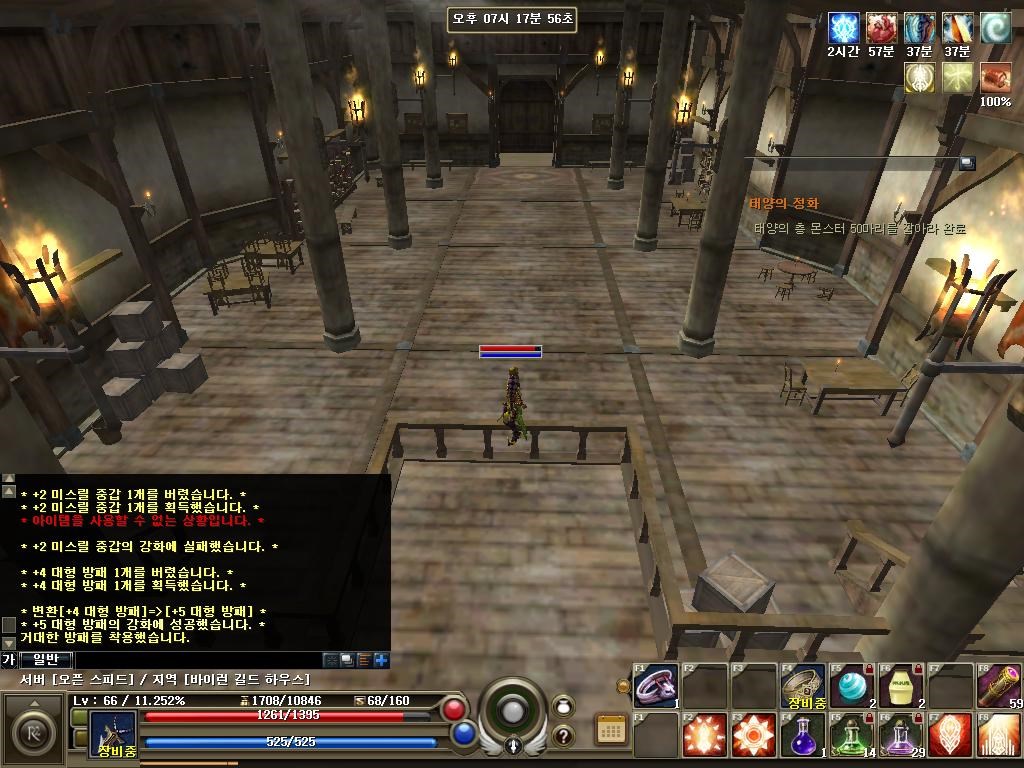Select the 일반 chat tab

(x=46, y=659)
